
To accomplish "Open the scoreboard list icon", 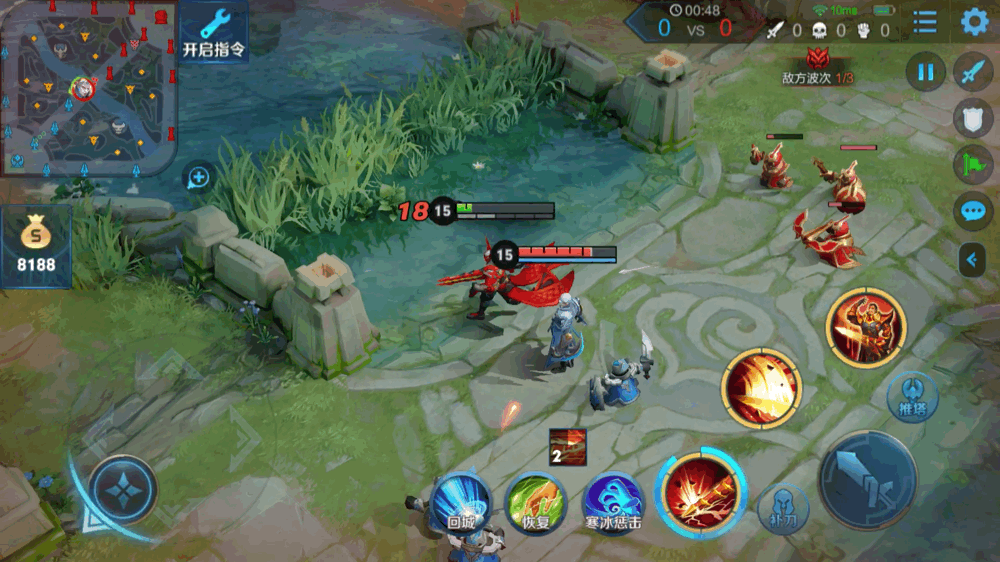I will point(925,22).
